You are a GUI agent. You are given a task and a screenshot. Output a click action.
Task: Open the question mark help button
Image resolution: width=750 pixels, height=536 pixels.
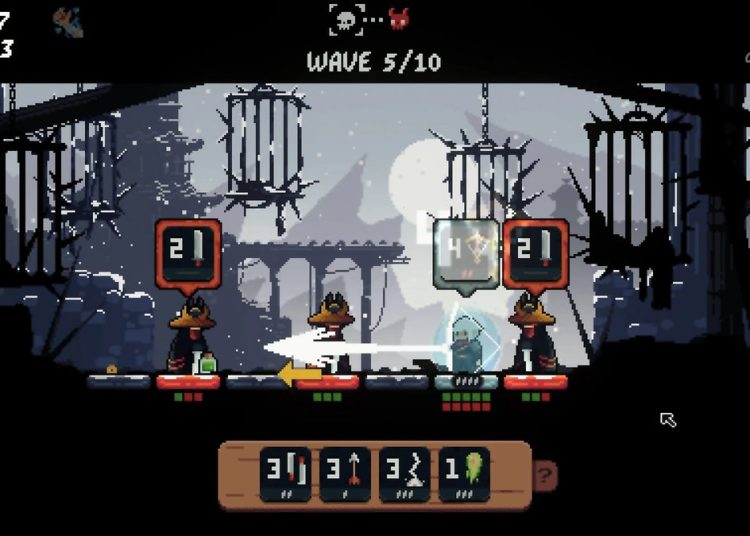(x=546, y=475)
